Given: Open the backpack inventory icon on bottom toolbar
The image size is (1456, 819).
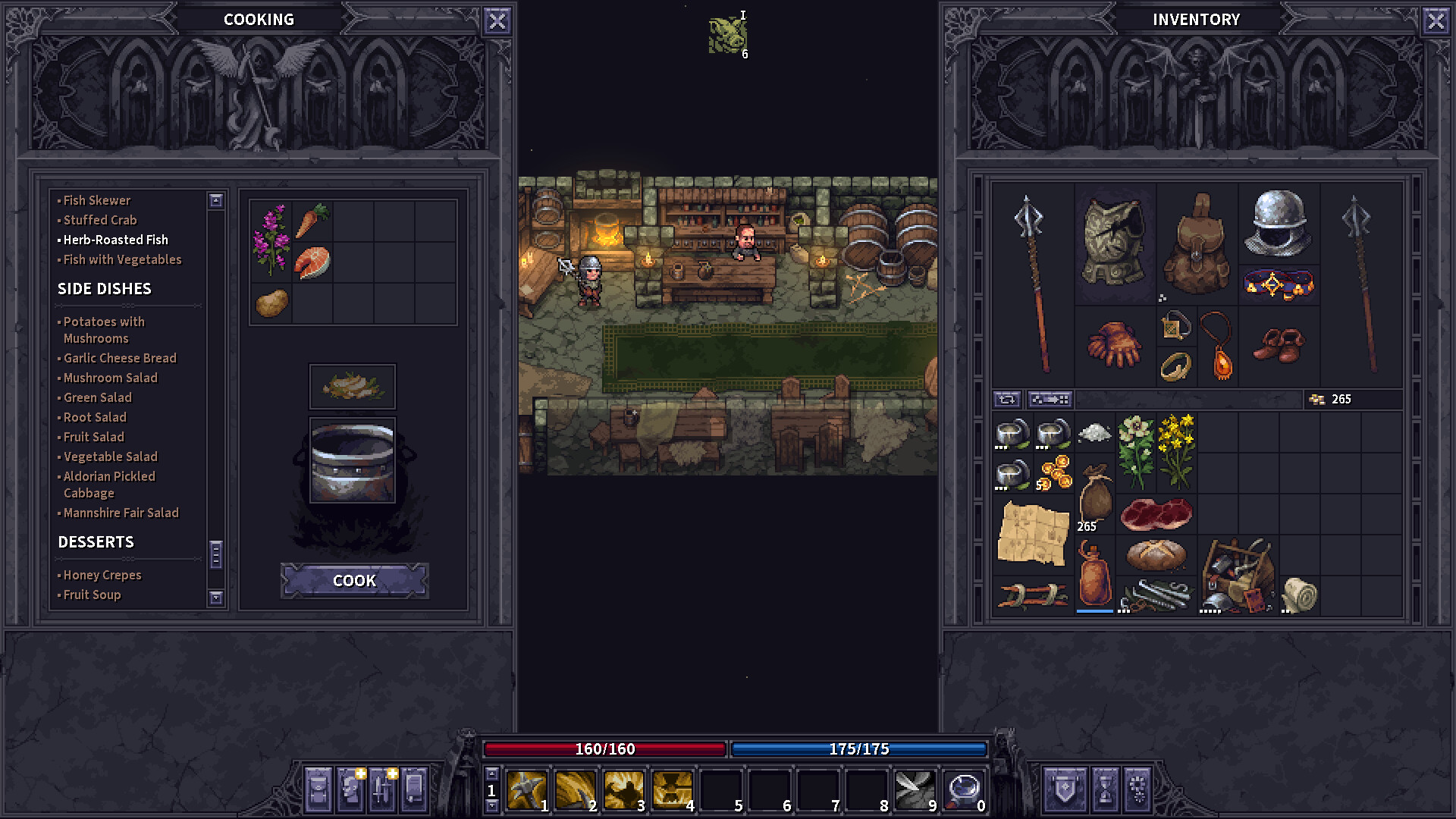Looking at the screenshot, I should pyautogui.click(x=318, y=791).
